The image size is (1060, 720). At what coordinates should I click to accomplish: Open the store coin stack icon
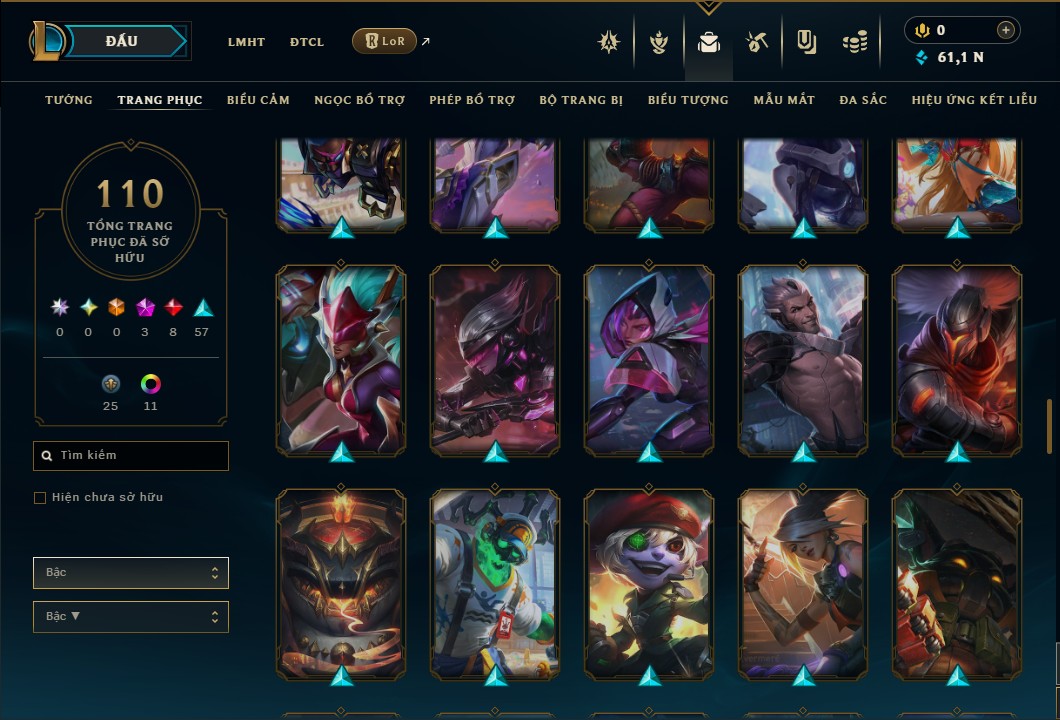point(854,42)
